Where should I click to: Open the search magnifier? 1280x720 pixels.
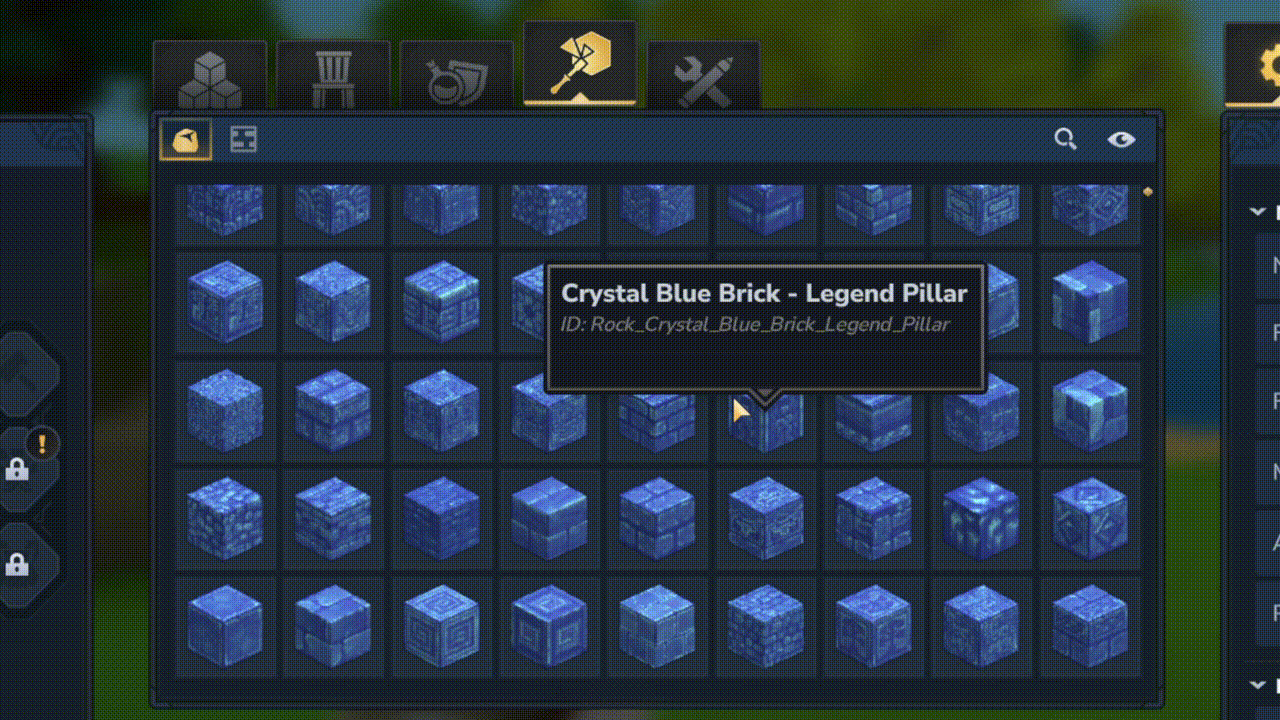pyautogui.click(x=1064, y=140)
